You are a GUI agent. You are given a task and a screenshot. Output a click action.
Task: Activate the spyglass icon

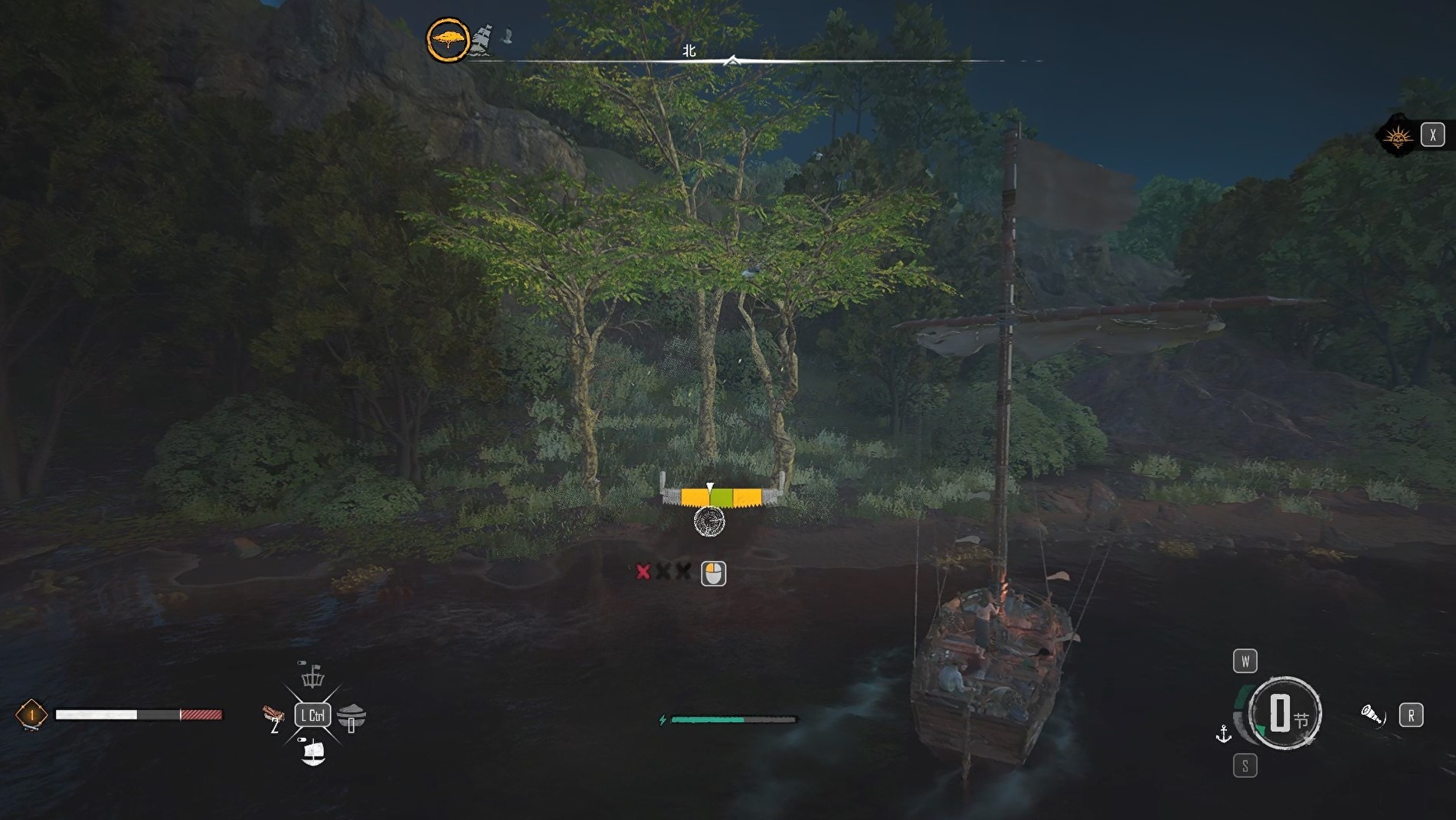(1372, 716)
